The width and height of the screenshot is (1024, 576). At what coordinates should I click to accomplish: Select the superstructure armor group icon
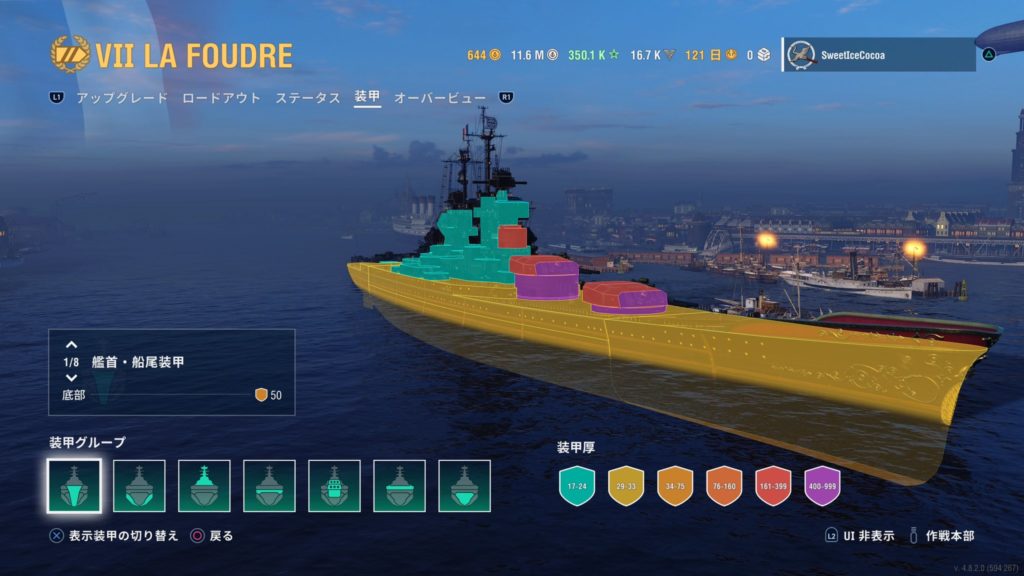tap(204, 486)
